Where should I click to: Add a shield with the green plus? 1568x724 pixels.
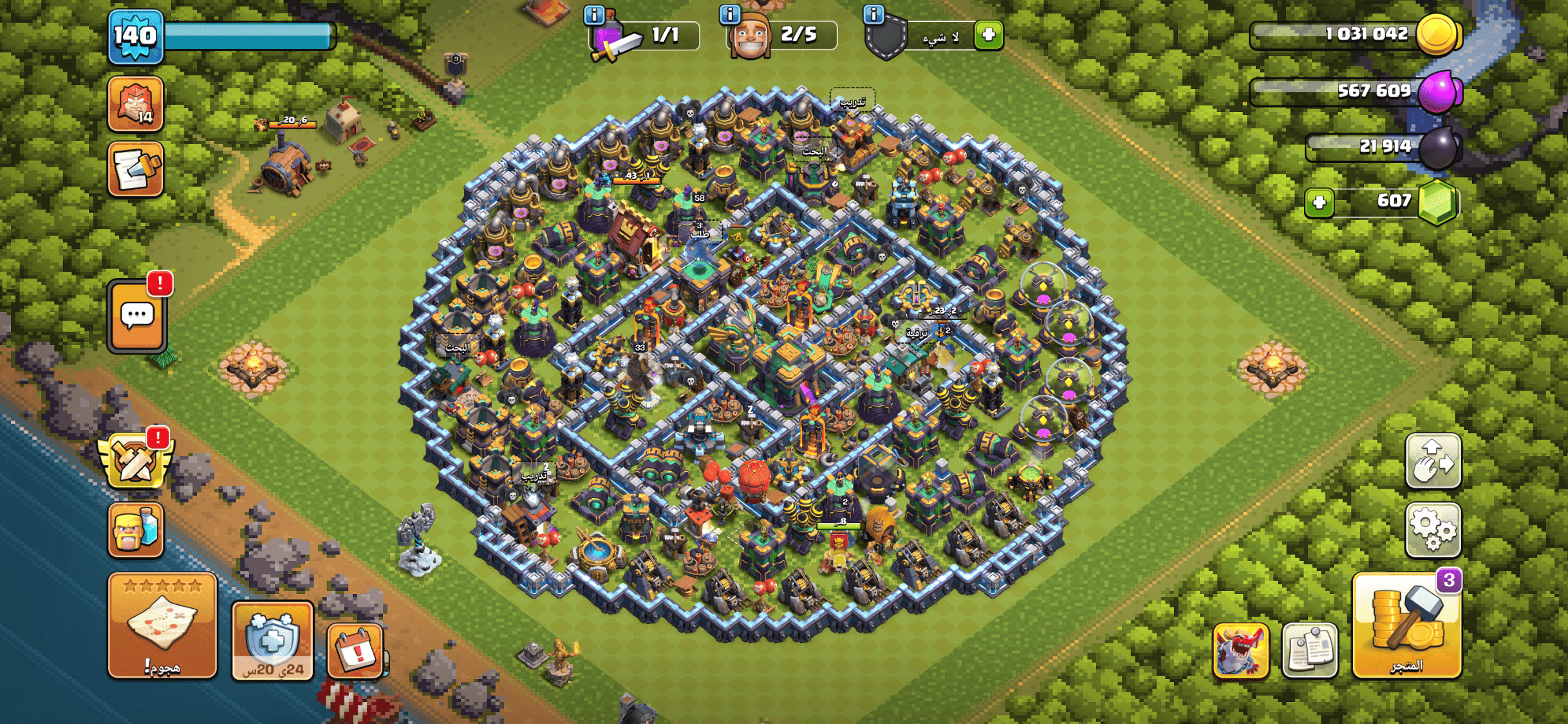(x=989, y=35)
